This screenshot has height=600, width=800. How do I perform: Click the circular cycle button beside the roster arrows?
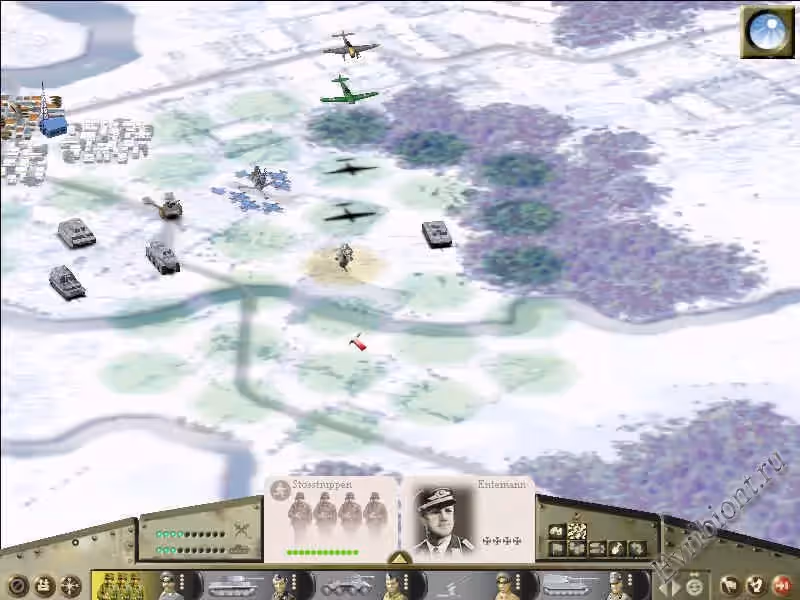[693, 586]
